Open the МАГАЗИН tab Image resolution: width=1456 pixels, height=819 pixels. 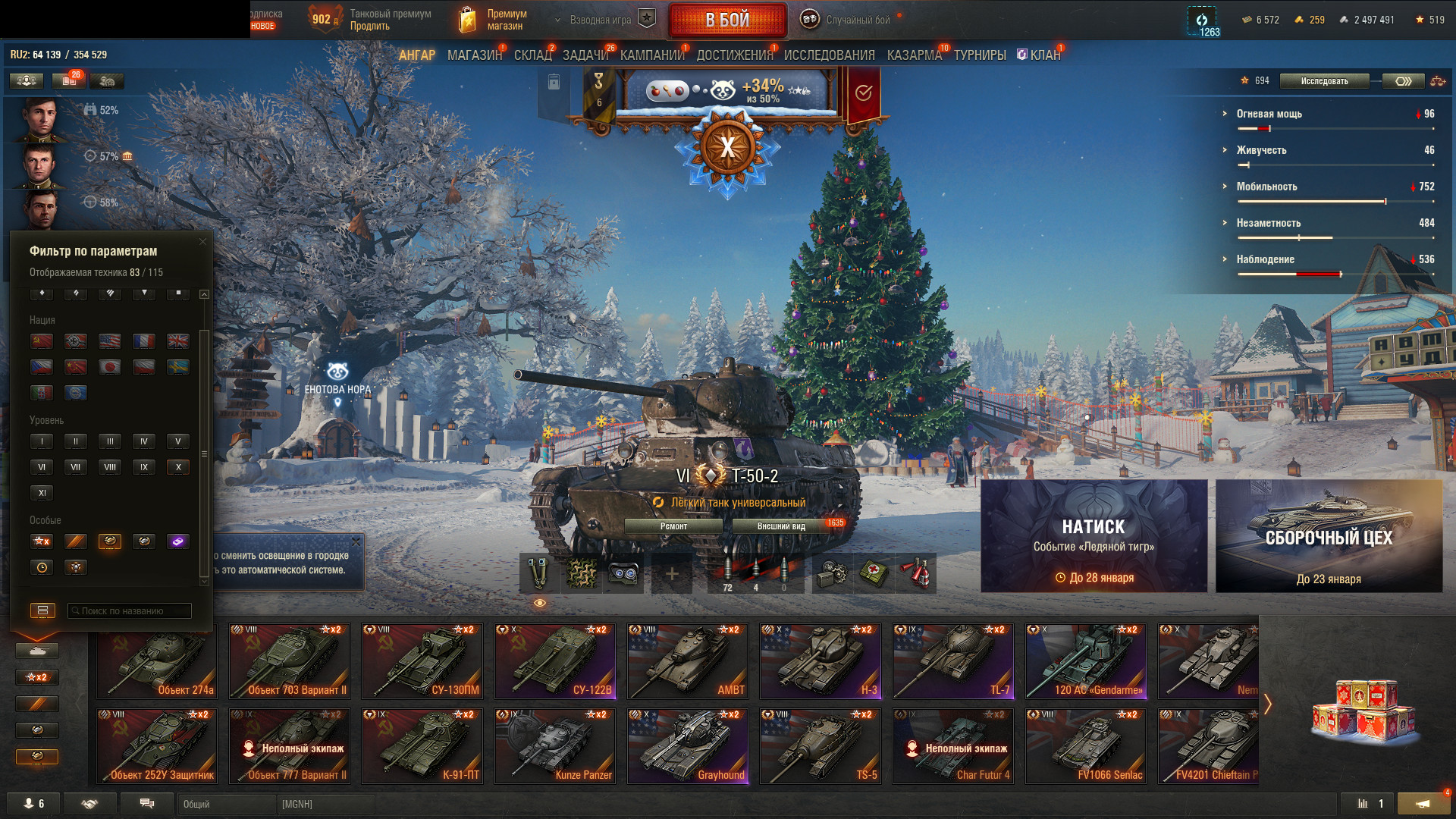[474, 55]
